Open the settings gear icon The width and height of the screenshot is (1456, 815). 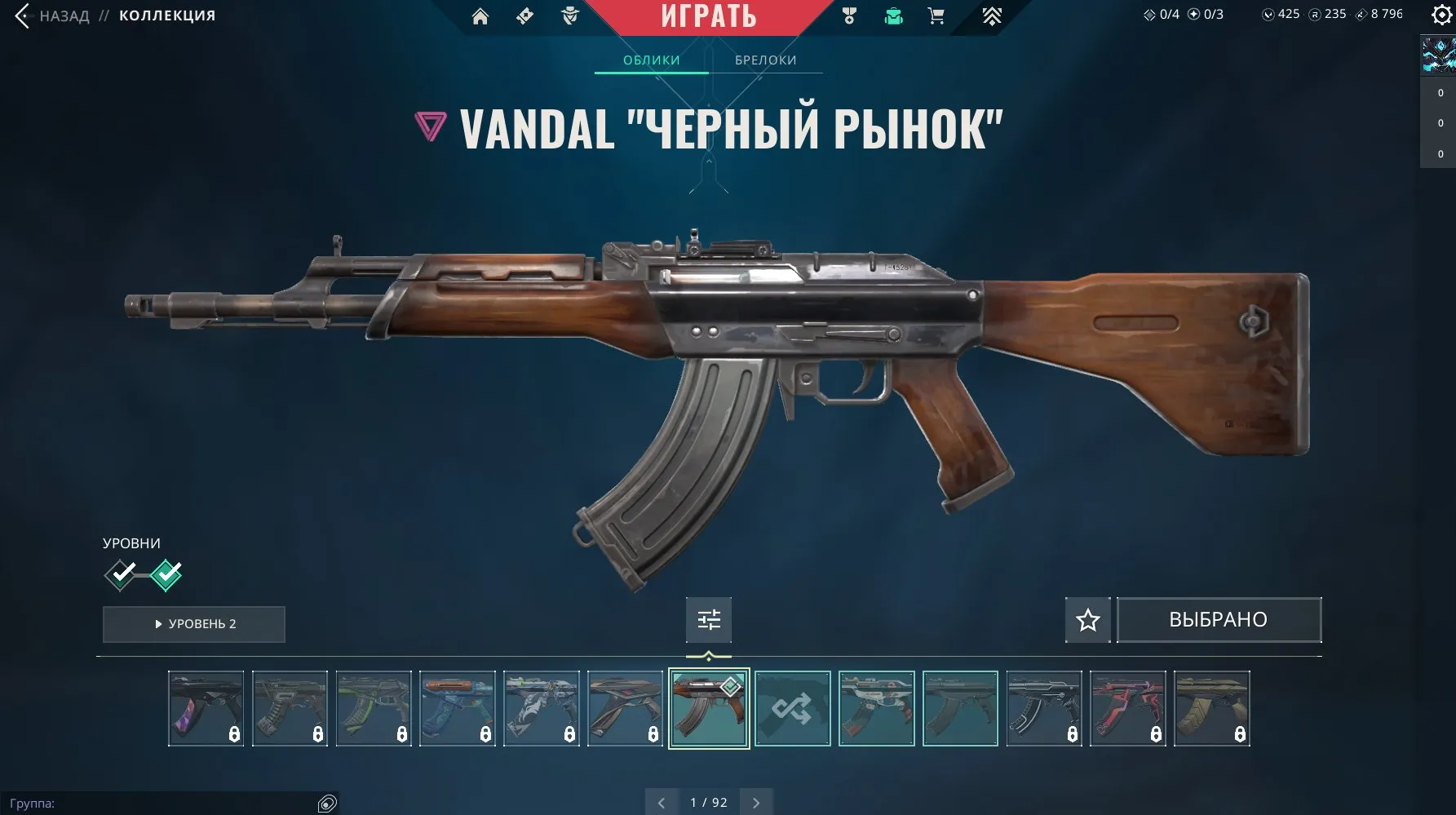point(1441,15)
